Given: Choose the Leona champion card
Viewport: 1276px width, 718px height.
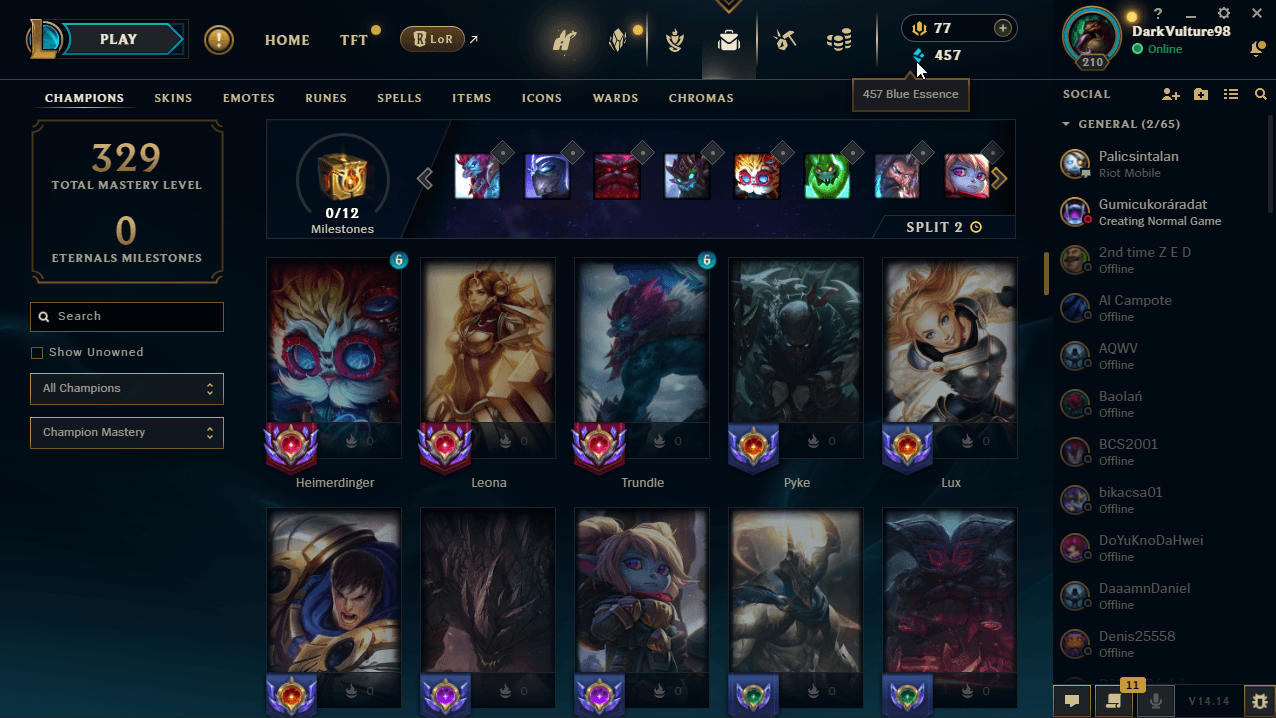Looking at the screenshot, I should 489,358.
